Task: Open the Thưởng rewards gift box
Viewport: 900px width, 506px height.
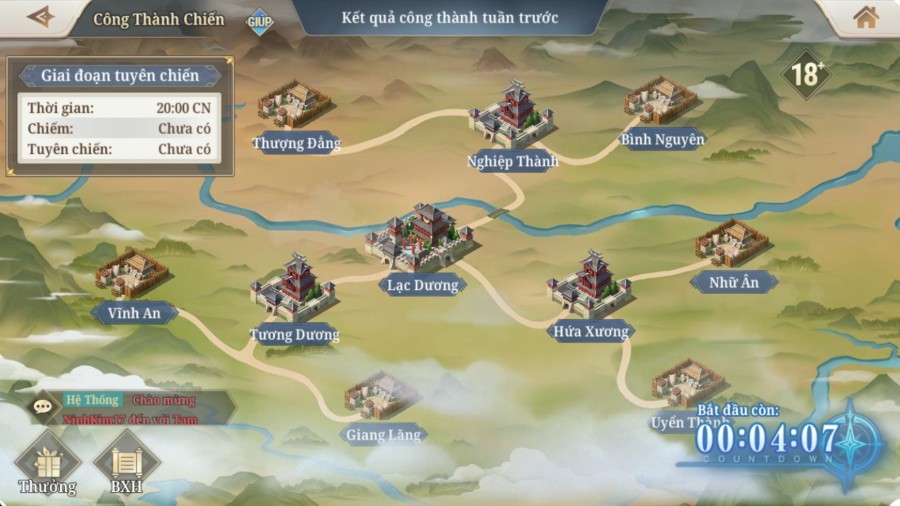Action: click(47, 463)
